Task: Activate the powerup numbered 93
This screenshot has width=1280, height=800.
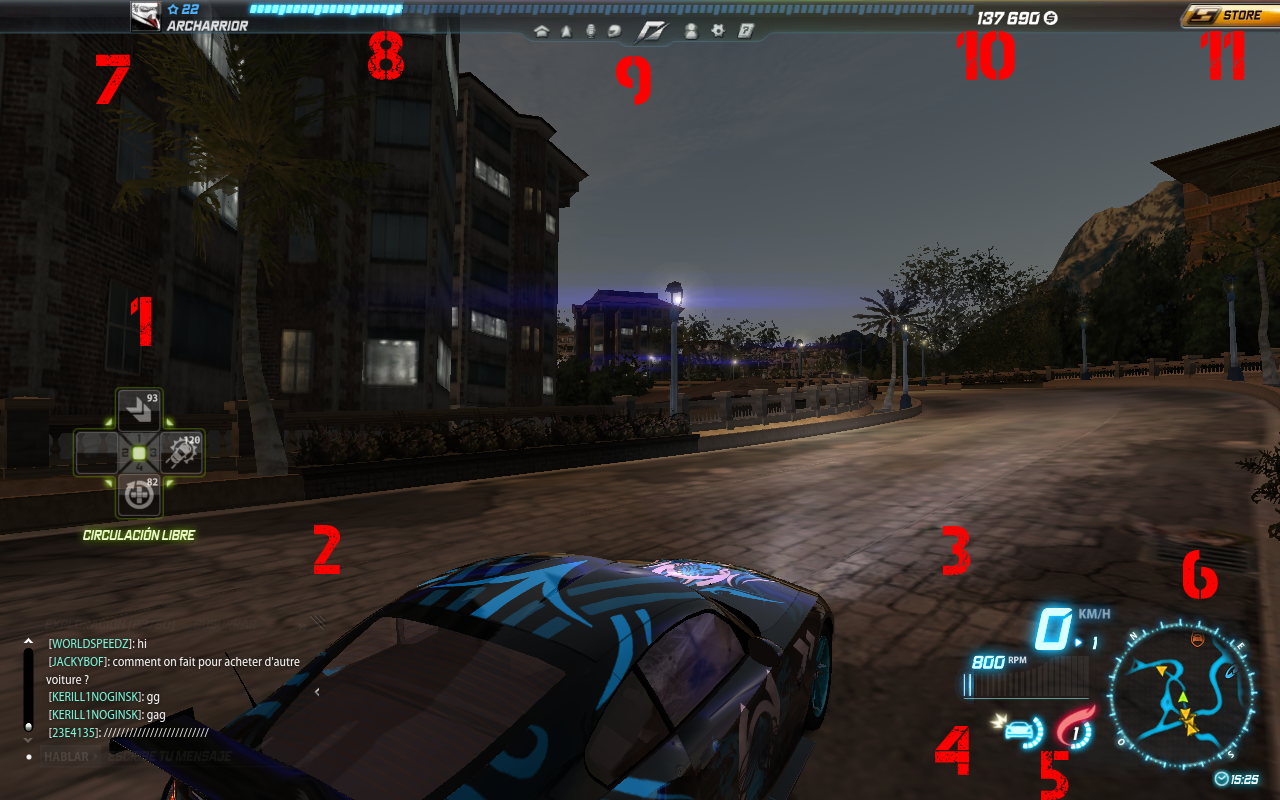Action: coord(138,410)
